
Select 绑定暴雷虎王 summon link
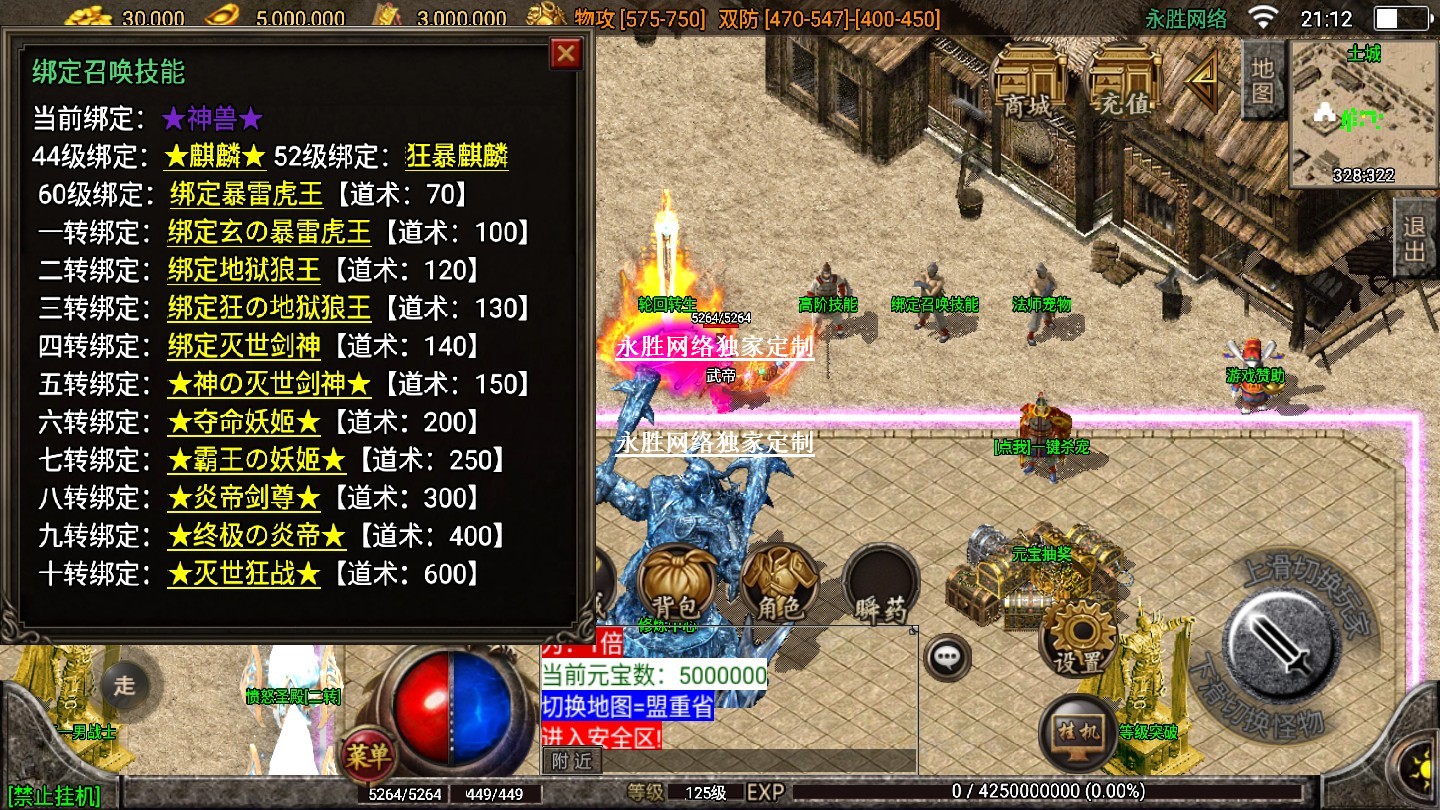246,194
